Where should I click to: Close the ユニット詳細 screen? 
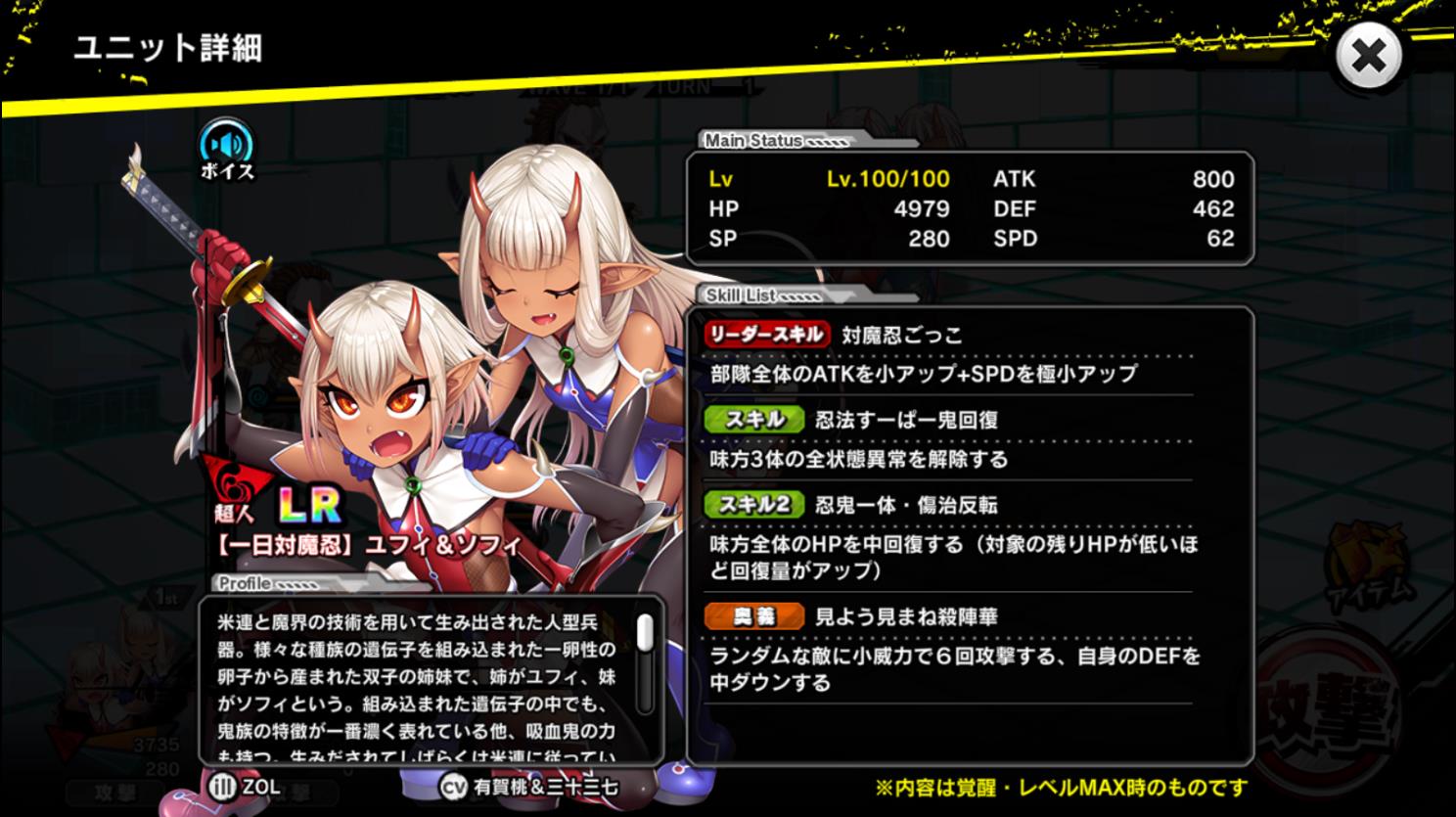tap(1368, 56)
